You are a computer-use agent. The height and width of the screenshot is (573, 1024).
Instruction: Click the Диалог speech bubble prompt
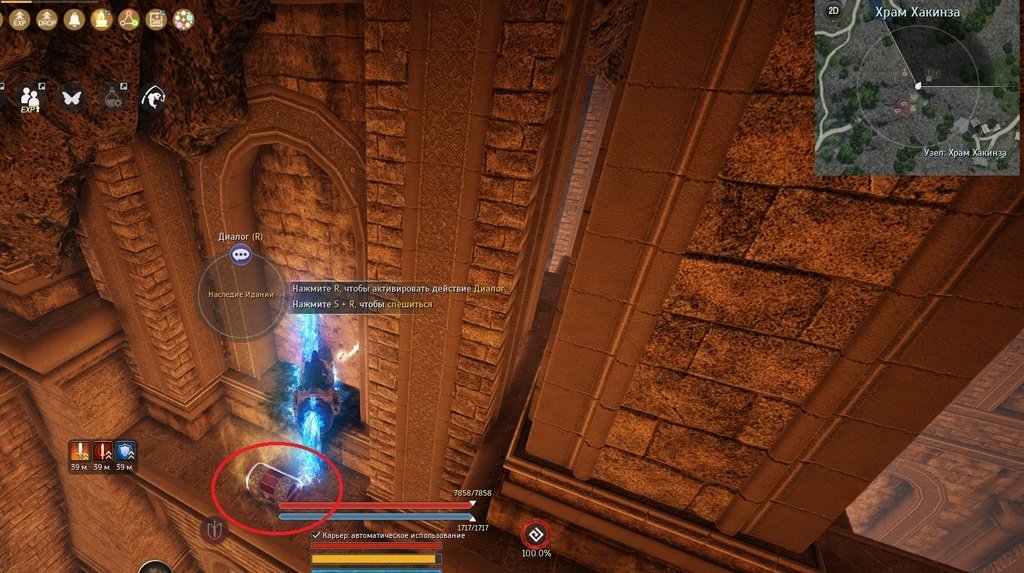pyautogui.click(x=240, y=255)
